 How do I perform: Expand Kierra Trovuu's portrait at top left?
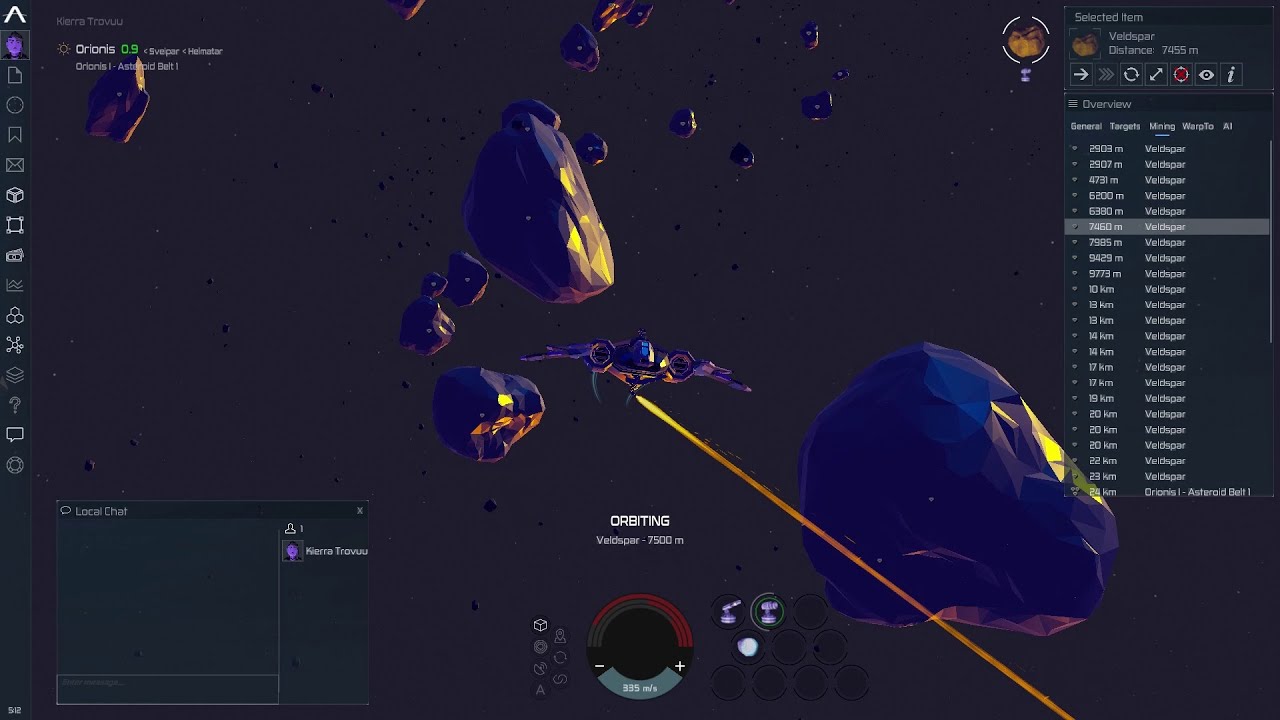click(x=14, y=45)
